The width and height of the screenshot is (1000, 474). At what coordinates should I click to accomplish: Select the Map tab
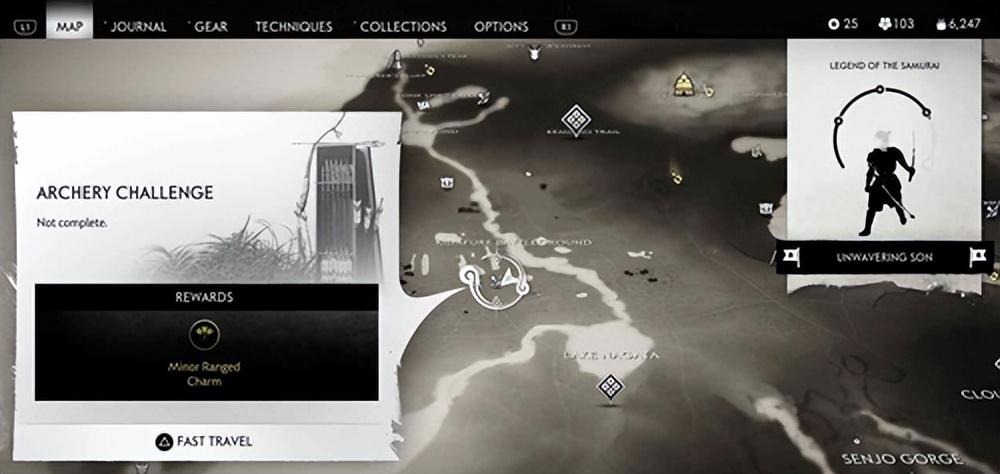(70, 26)
